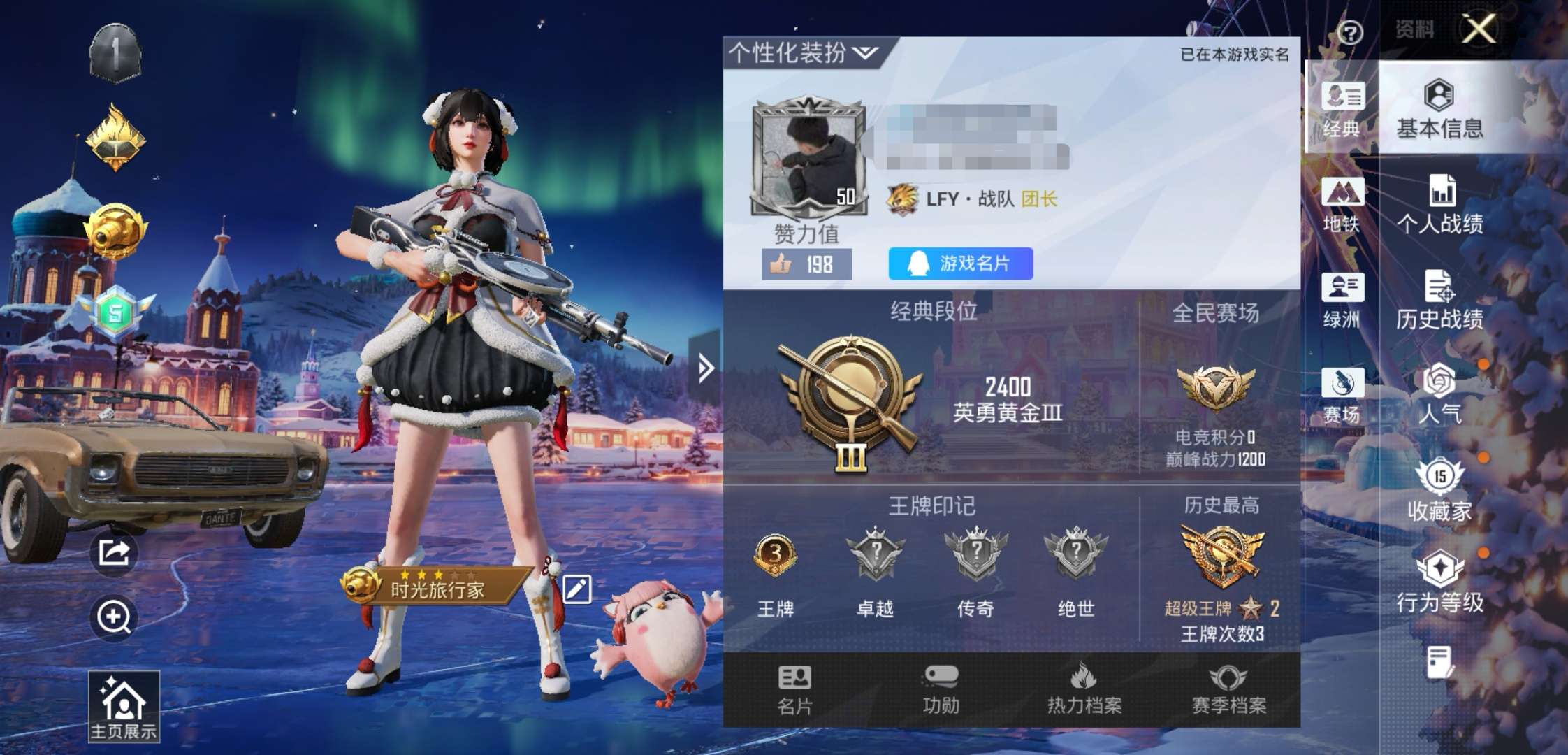Open the 个人战绩 personal stats panel
This screenshot has height=755, width=1568.
1441,206
